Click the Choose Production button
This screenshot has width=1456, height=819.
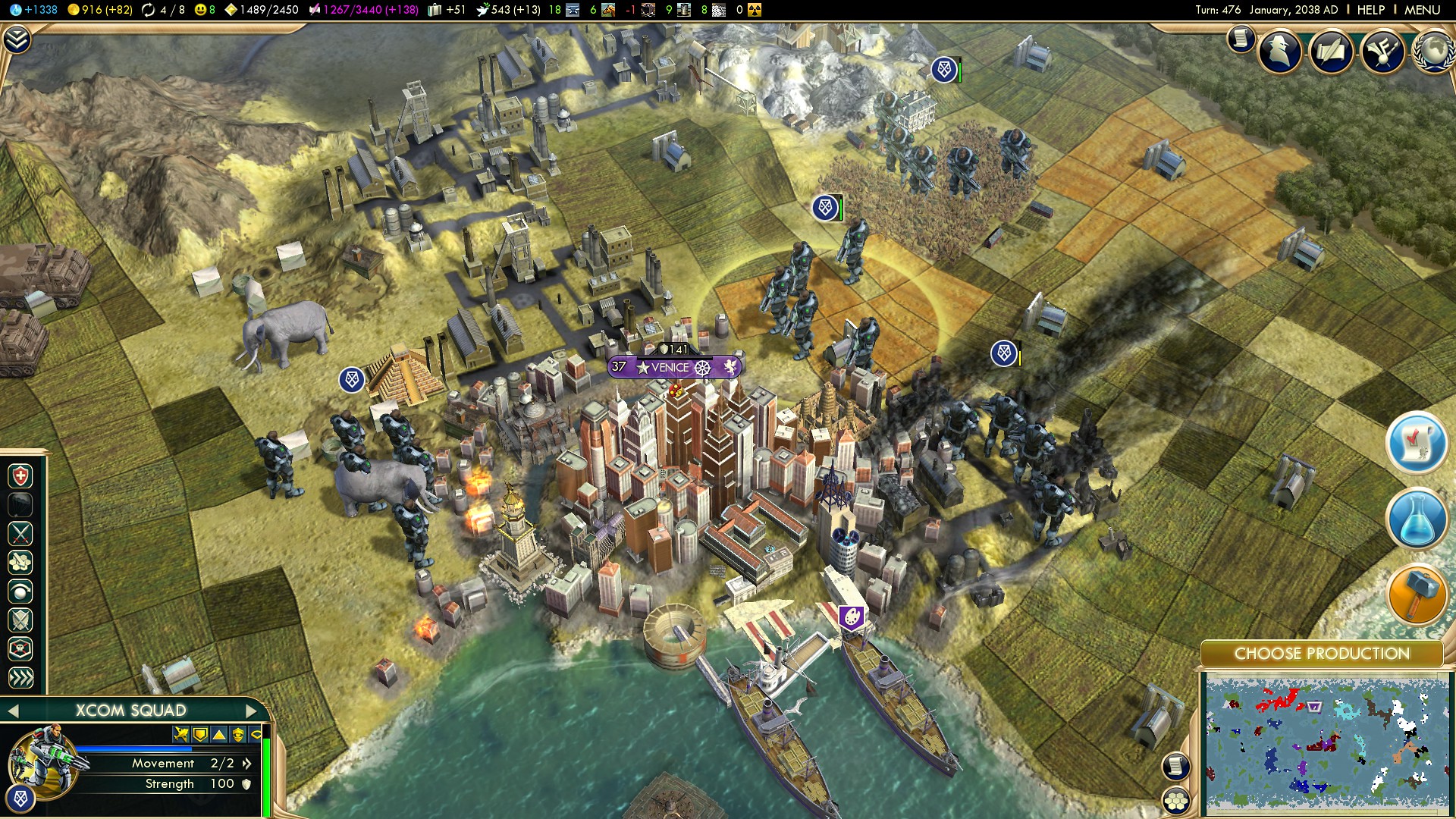click(x=1322, y=654)
